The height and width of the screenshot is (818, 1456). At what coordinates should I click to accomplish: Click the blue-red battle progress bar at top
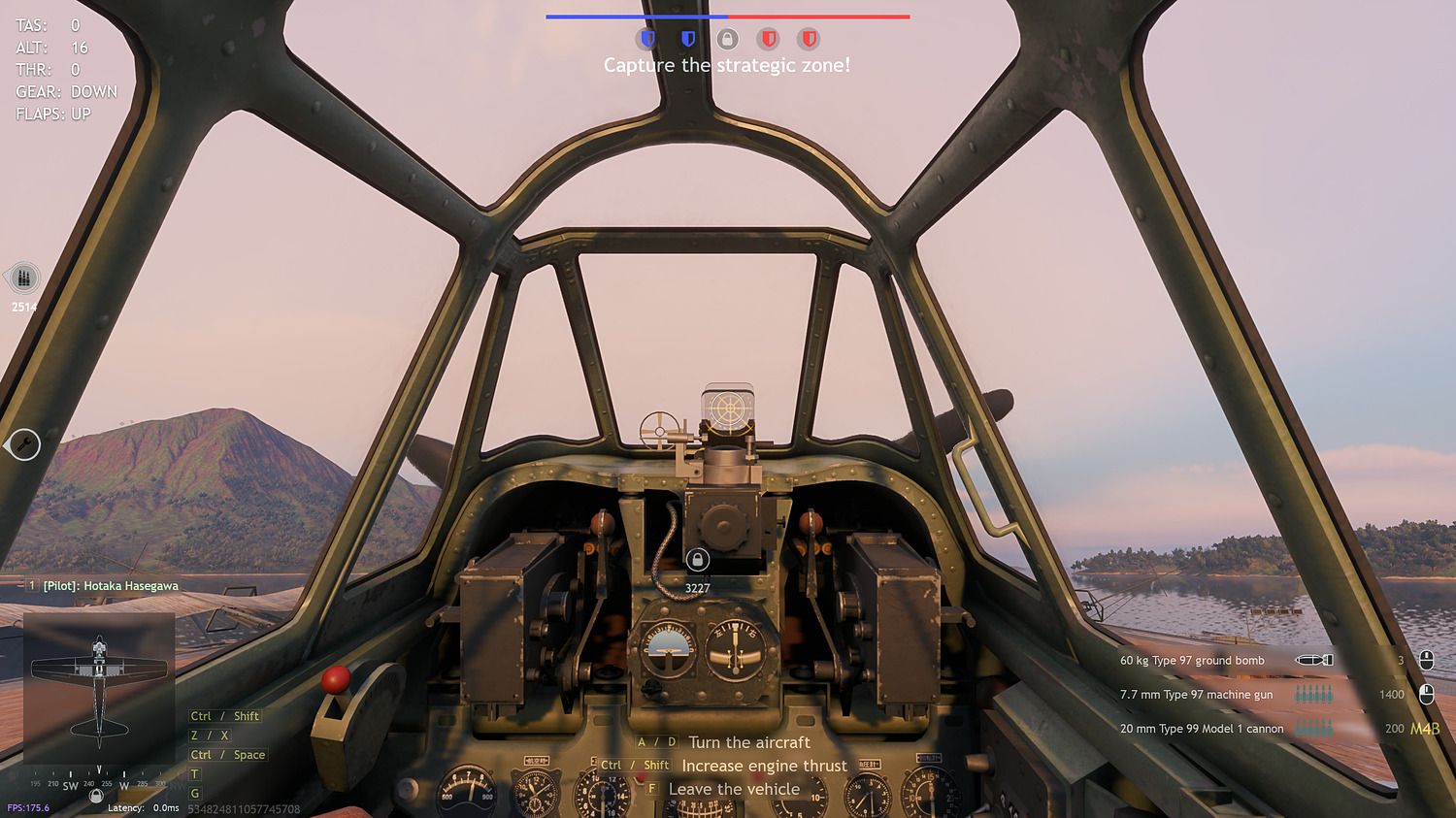click(728, 16)
